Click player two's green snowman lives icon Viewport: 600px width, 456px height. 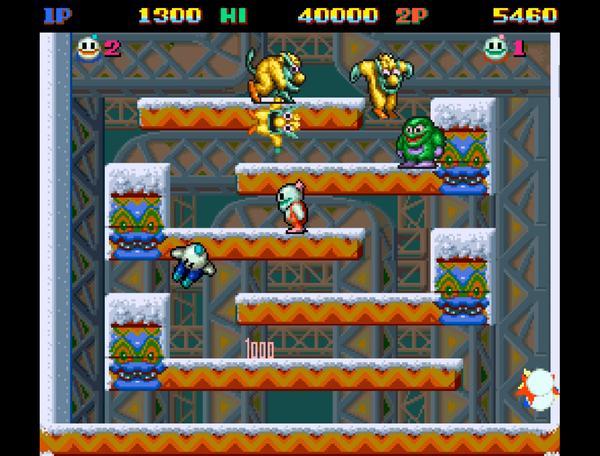click(495, 47)
